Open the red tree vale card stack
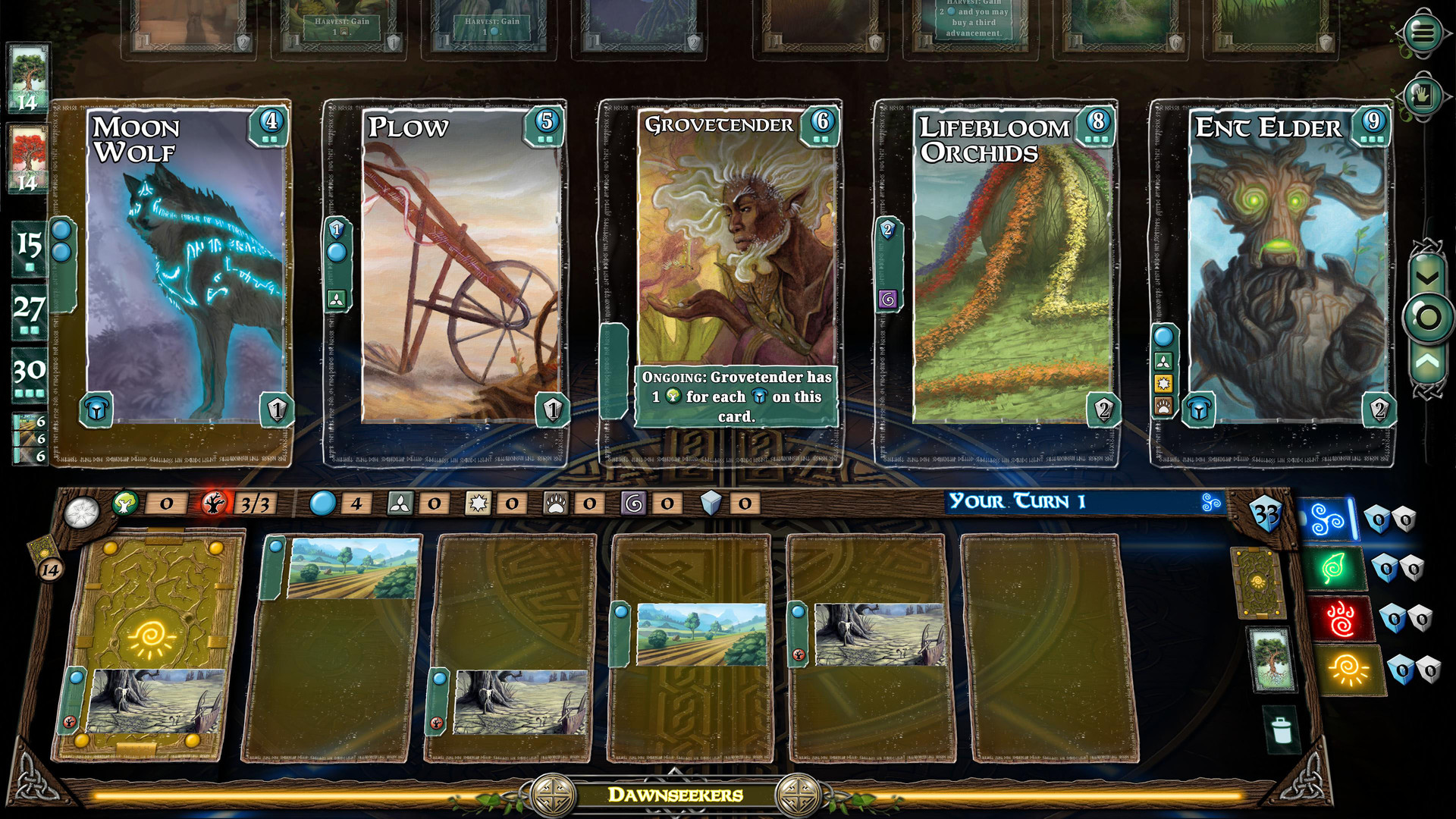The height and width of the screenshot is (819, 1456). (x=28, y=158)
